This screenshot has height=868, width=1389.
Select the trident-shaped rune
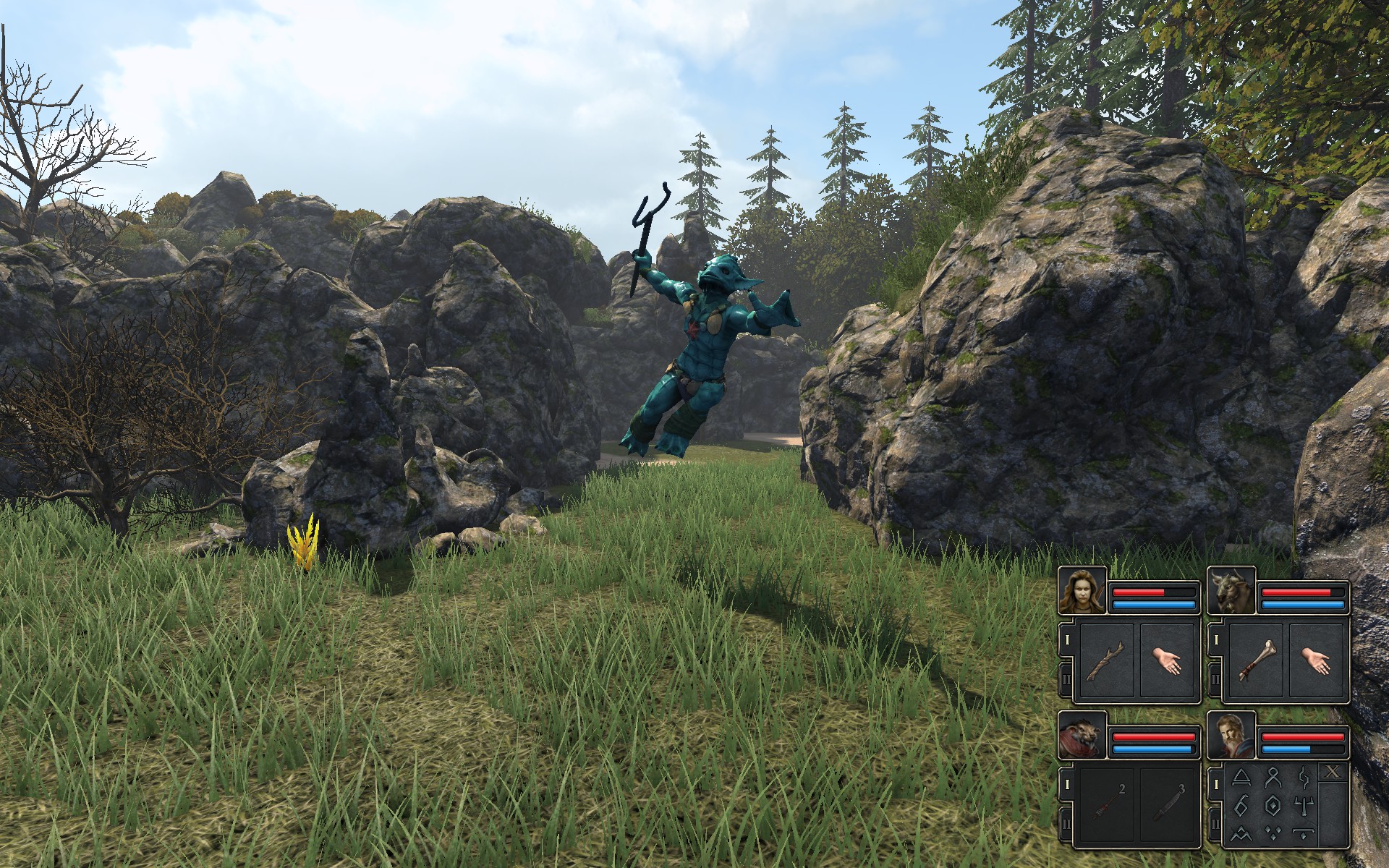click(x=1302, y=805)
